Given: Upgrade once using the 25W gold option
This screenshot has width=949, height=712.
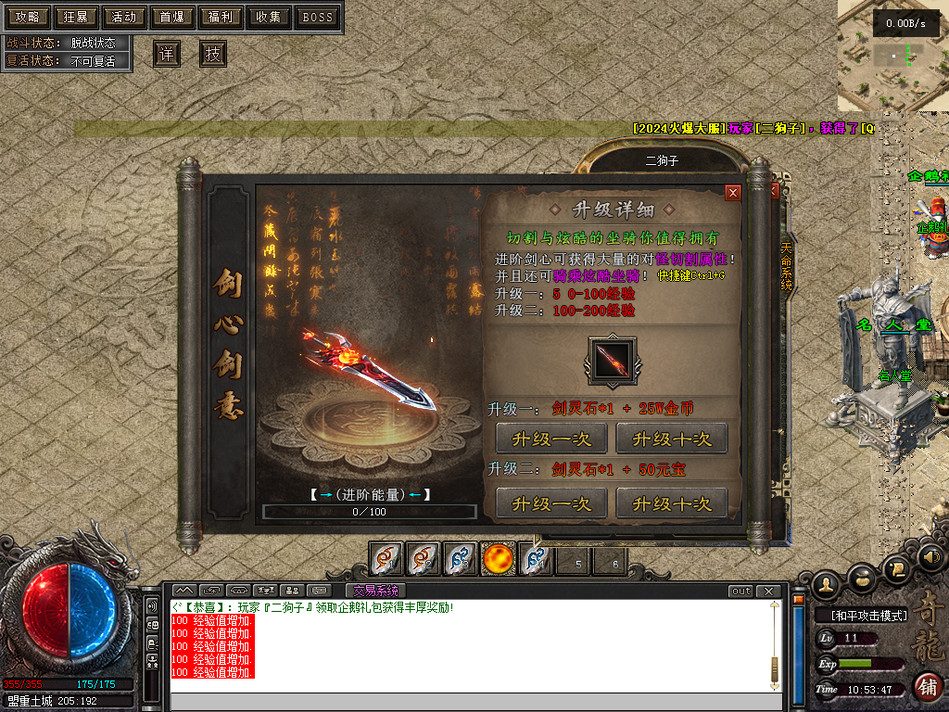Looking at the screenshot, I should coord(550,438).
